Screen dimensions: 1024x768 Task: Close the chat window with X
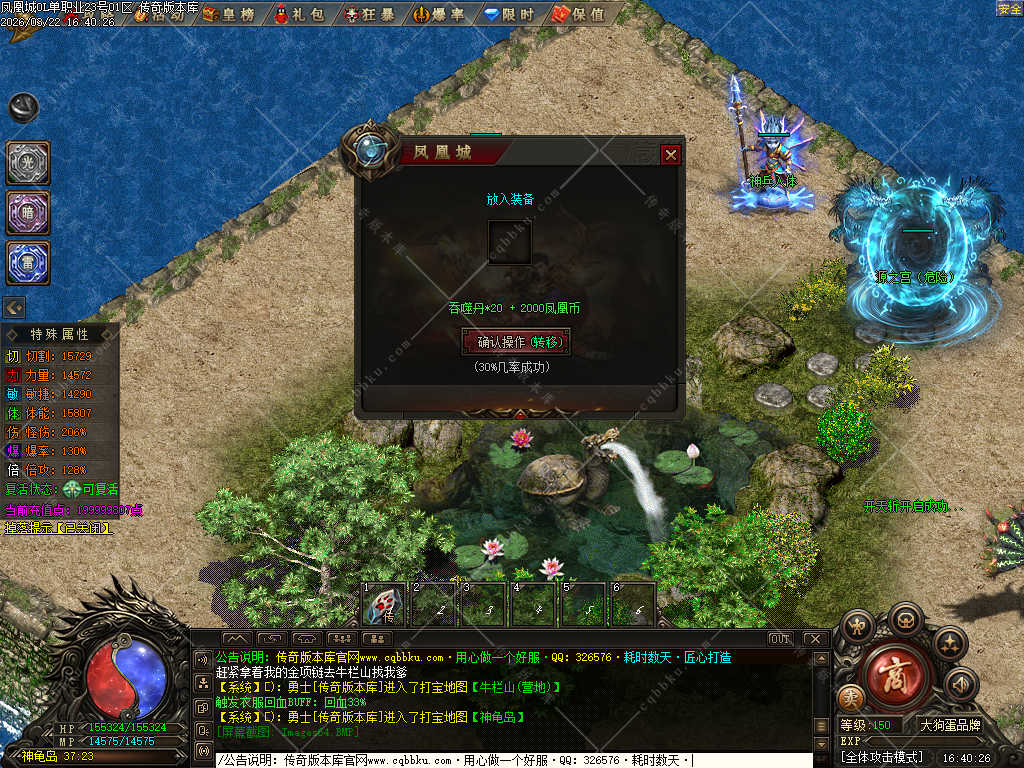click(814, 638)
